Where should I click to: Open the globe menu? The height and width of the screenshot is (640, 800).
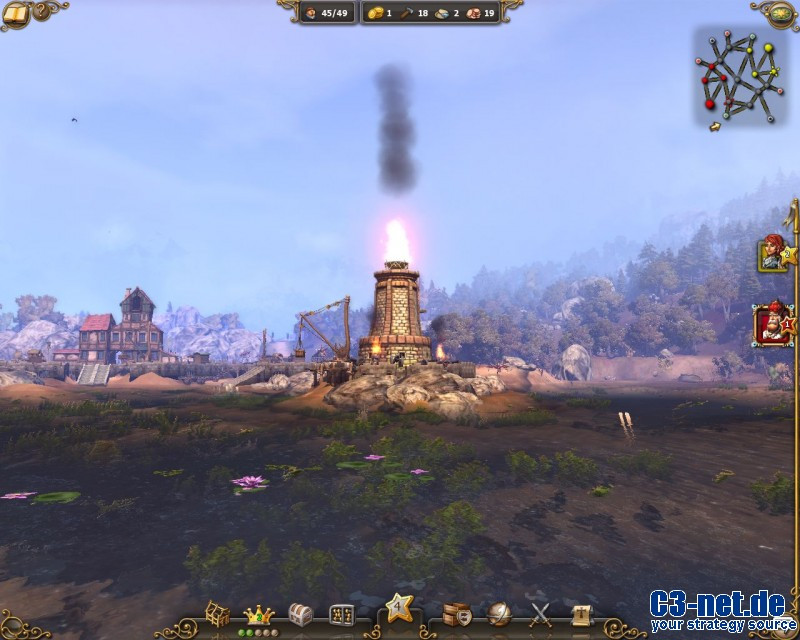[499, 613]
